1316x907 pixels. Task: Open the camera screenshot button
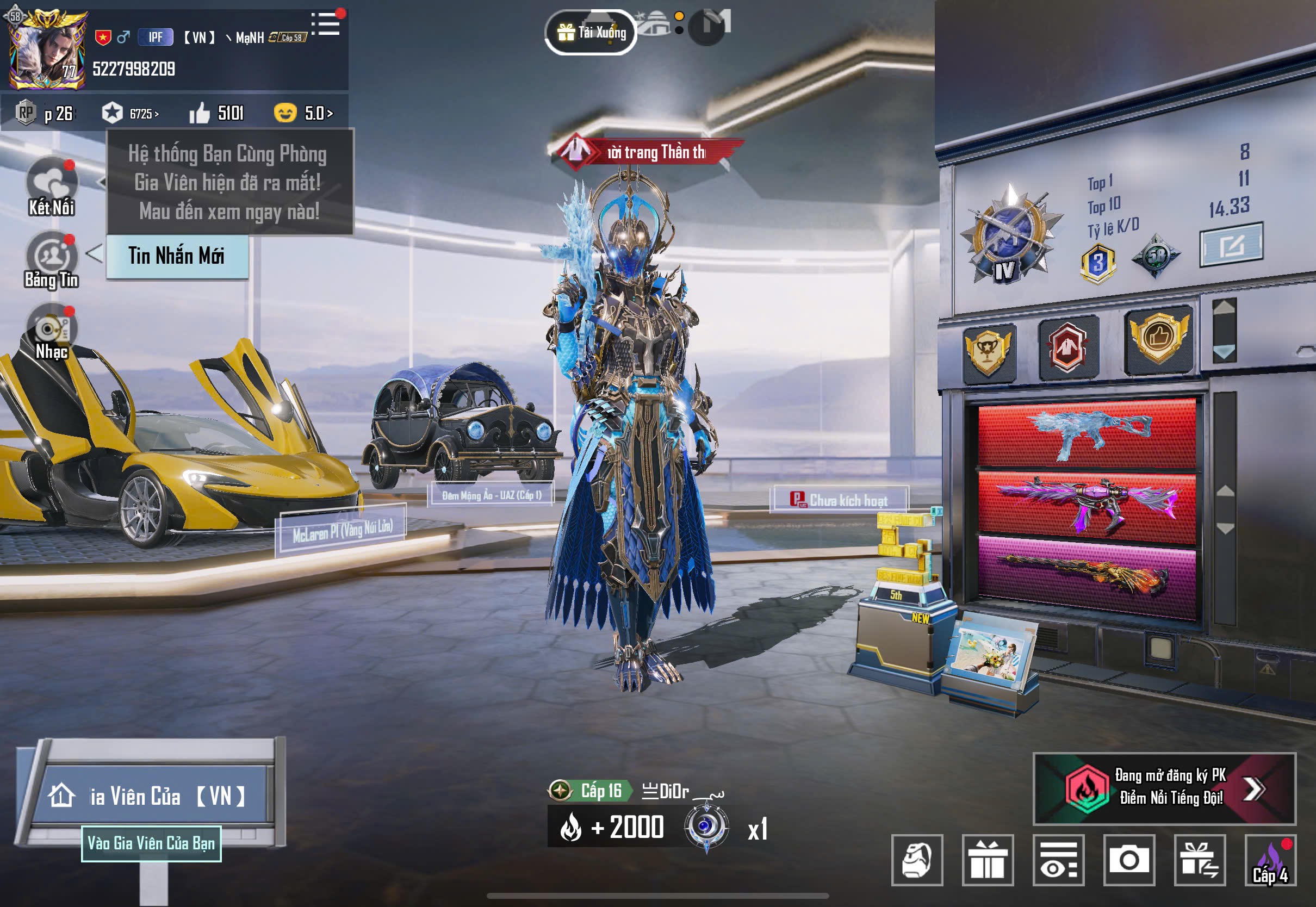click(1128, 860)
